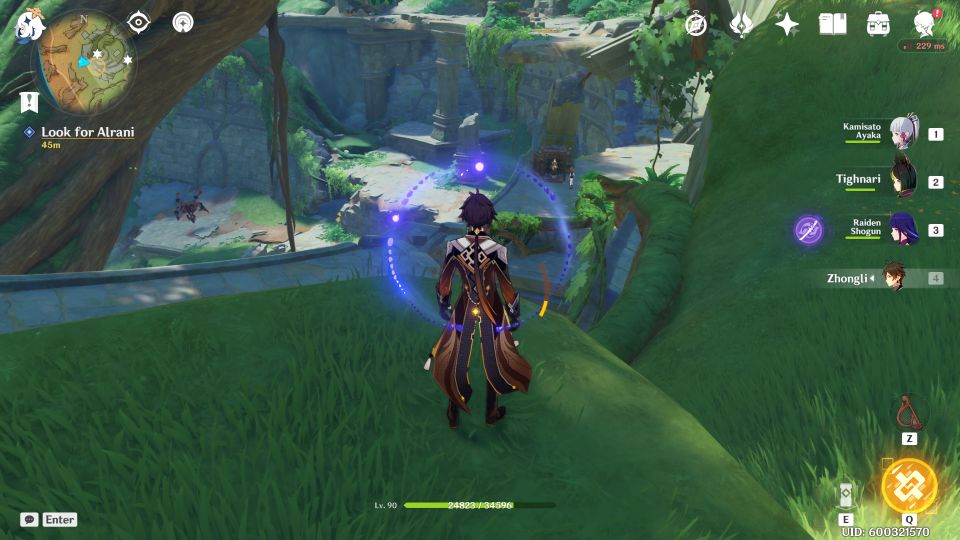Viewport: 960px width, 540px height.
Task: Use the gadget icon above the burst button
Action: pos(909,411)
